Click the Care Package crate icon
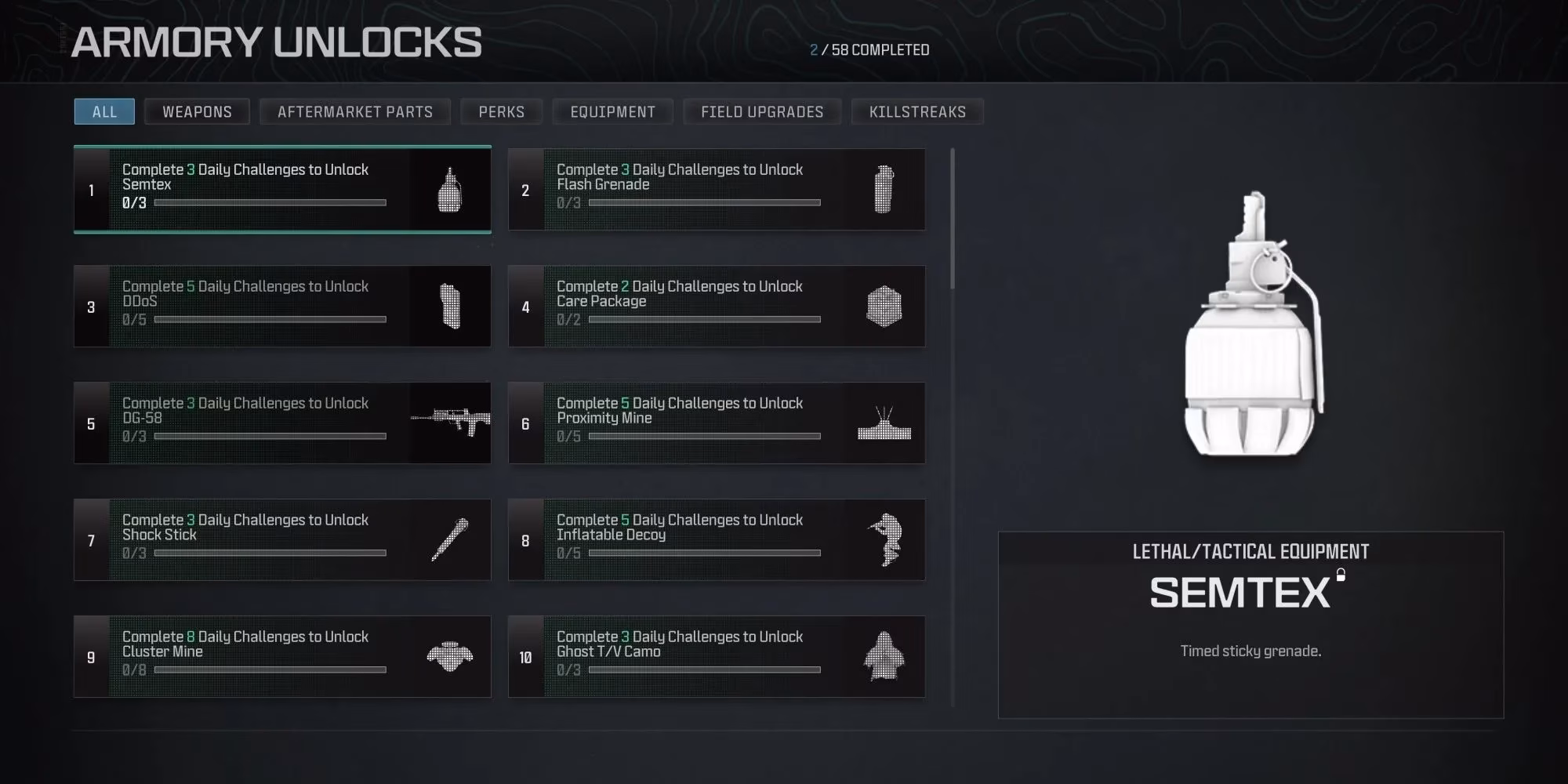This screenshot has width=1568, height=784. tap(884, 307)
